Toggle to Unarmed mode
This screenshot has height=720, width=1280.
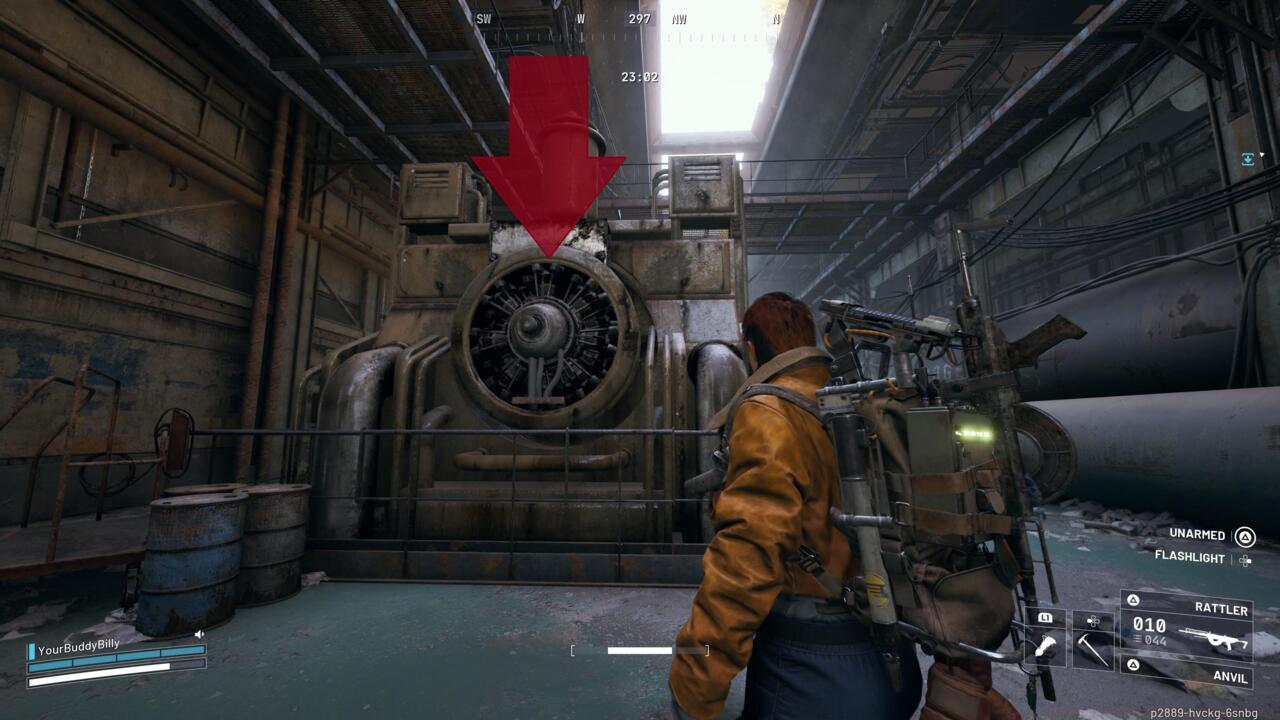coord(1197,535)
